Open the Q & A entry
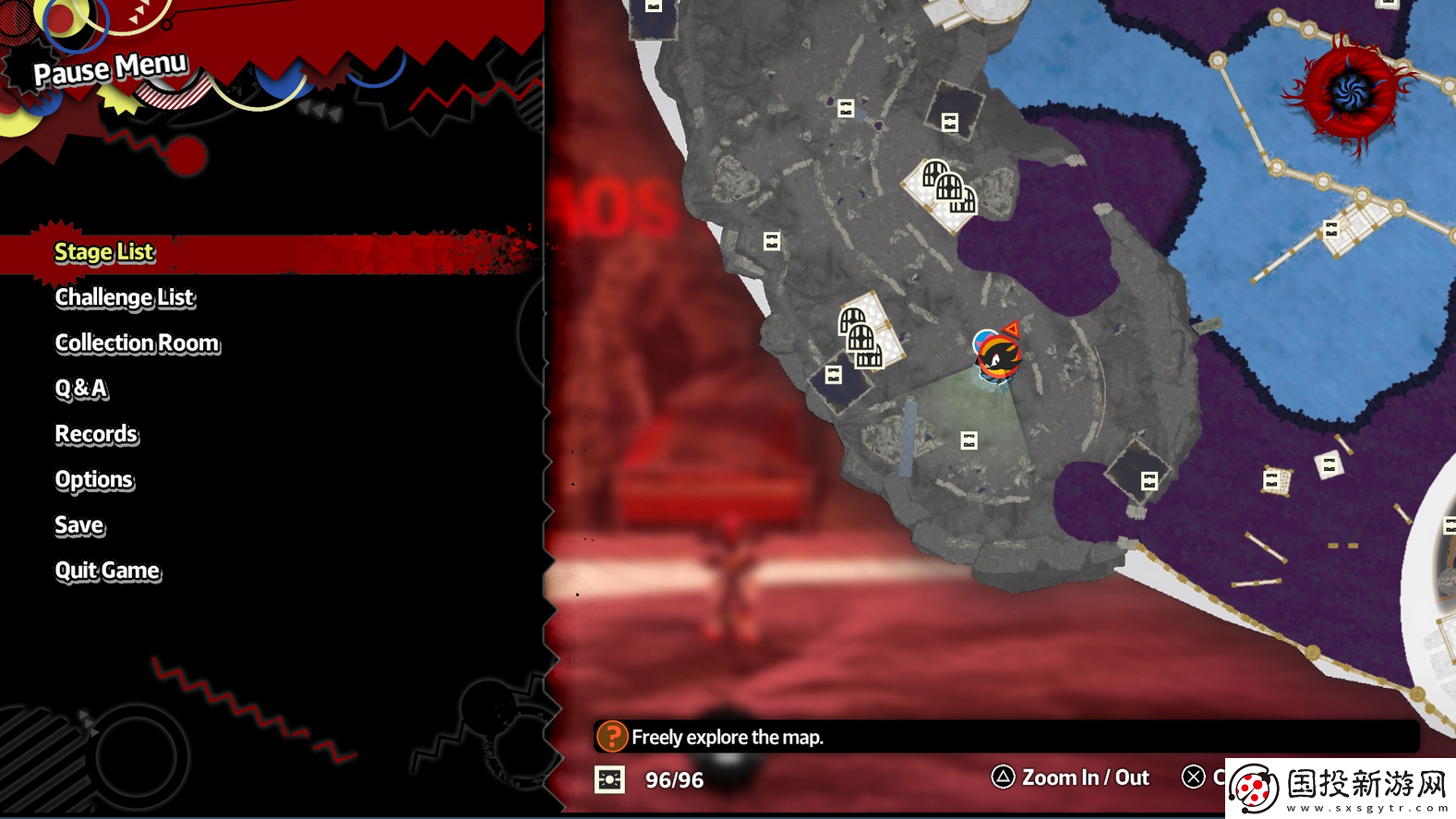This screenshot has width=1456, height=819. [81, 389]
